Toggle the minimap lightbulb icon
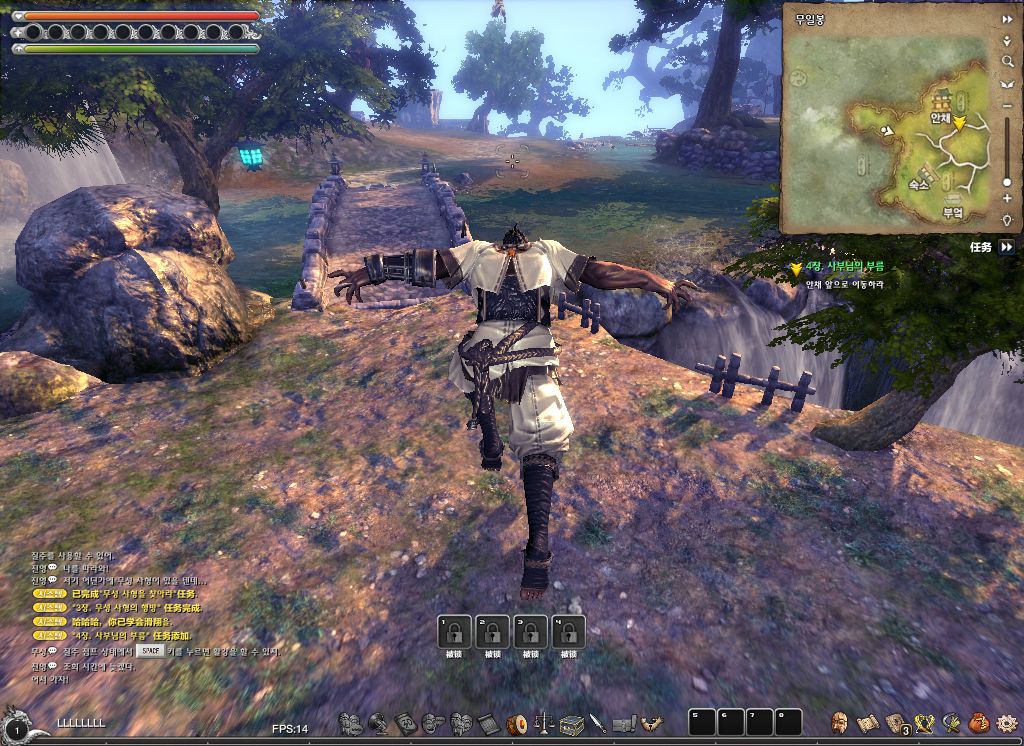1024x746 pixels. pyautogui.click(x=1007, y=220)
